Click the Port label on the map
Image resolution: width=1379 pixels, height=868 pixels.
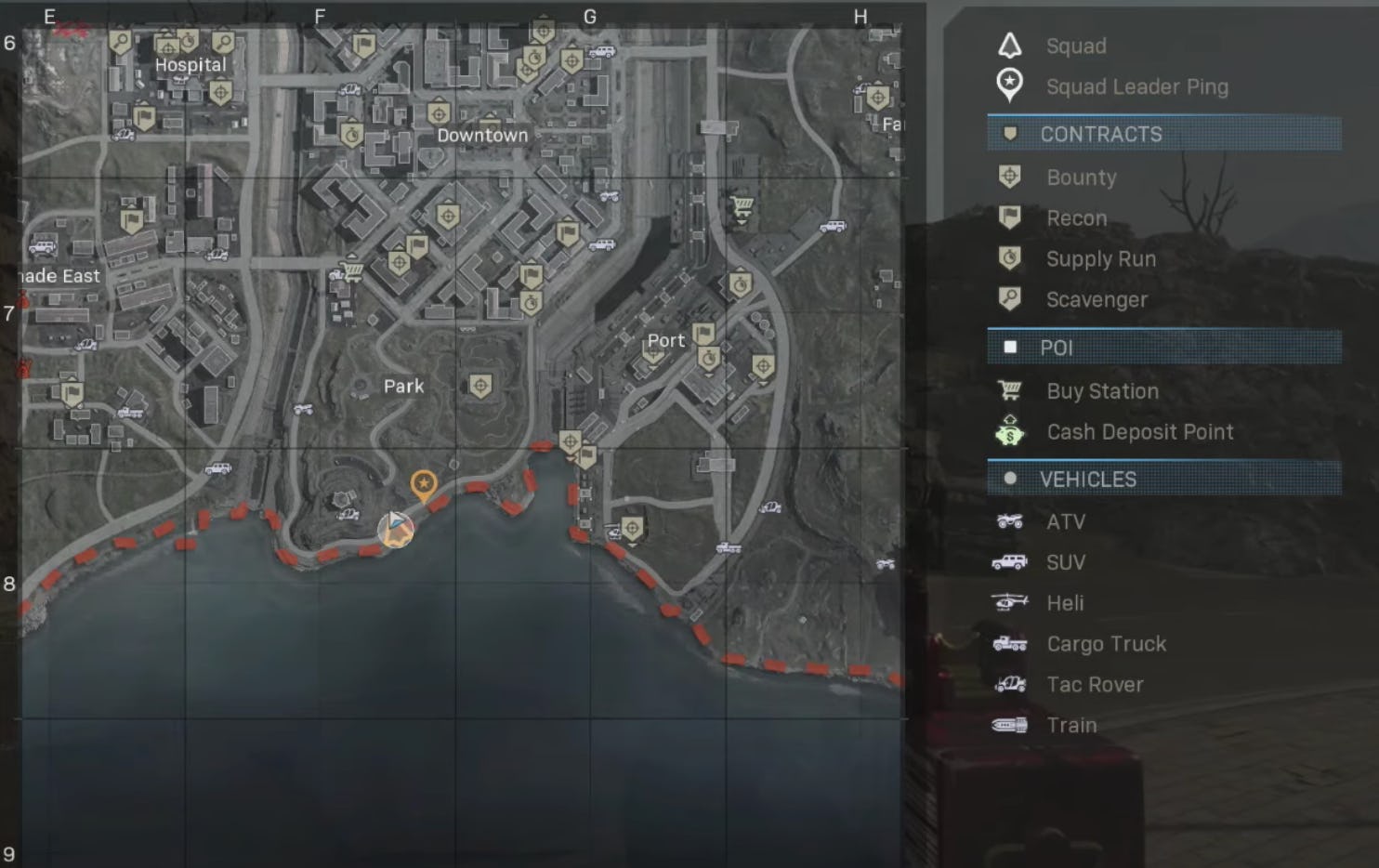[x=666, y=340]
